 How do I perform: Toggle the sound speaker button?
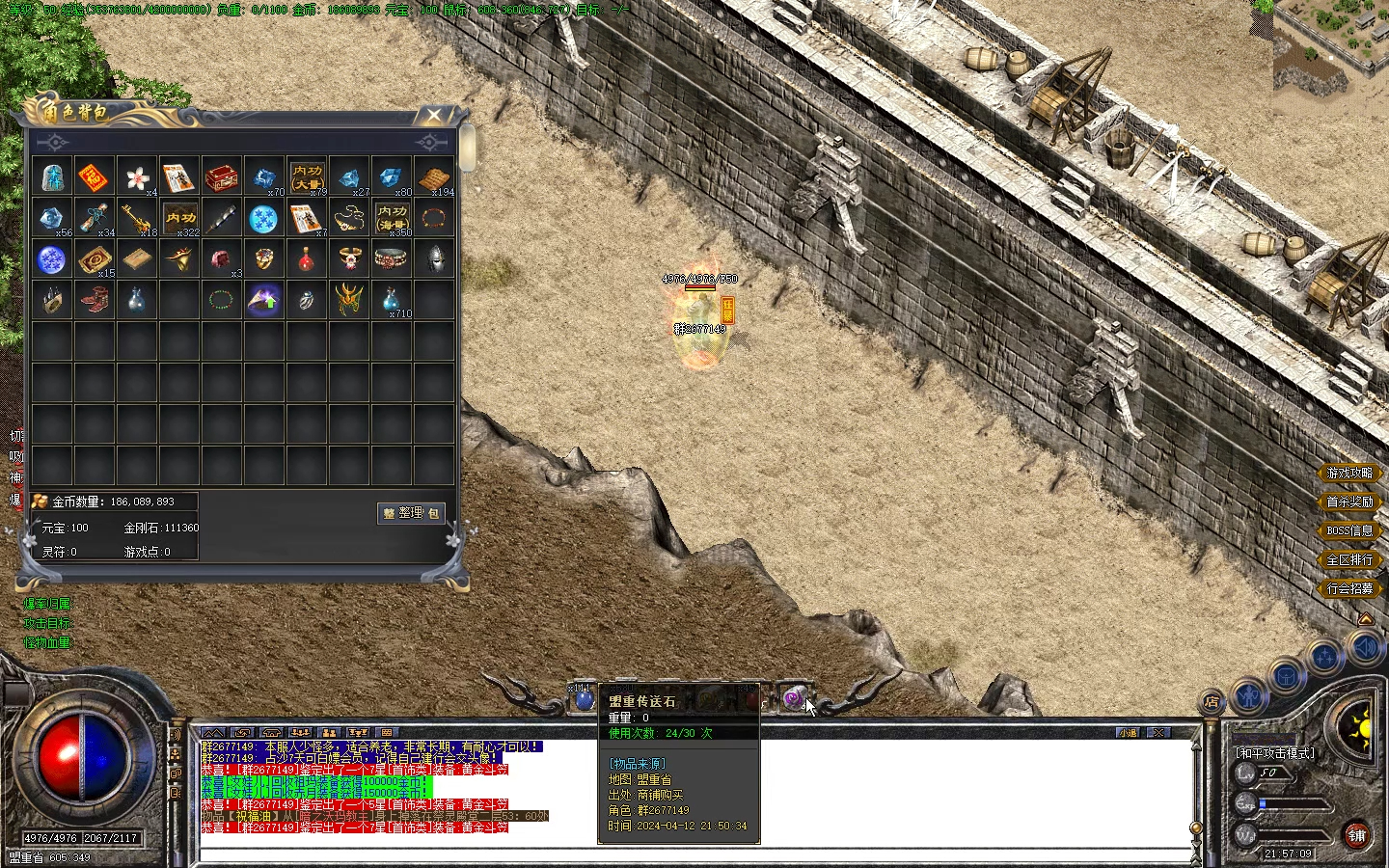1366,647
